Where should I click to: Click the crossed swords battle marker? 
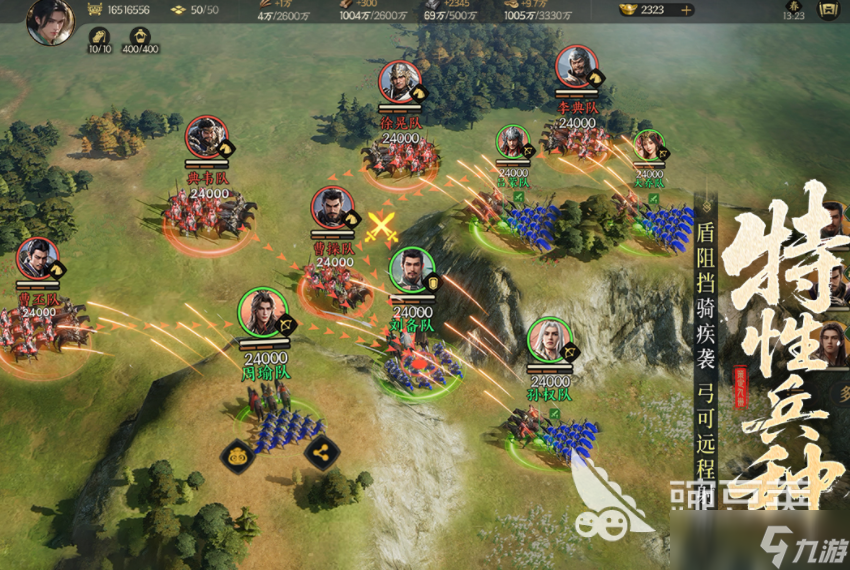(x=380, y=227)
